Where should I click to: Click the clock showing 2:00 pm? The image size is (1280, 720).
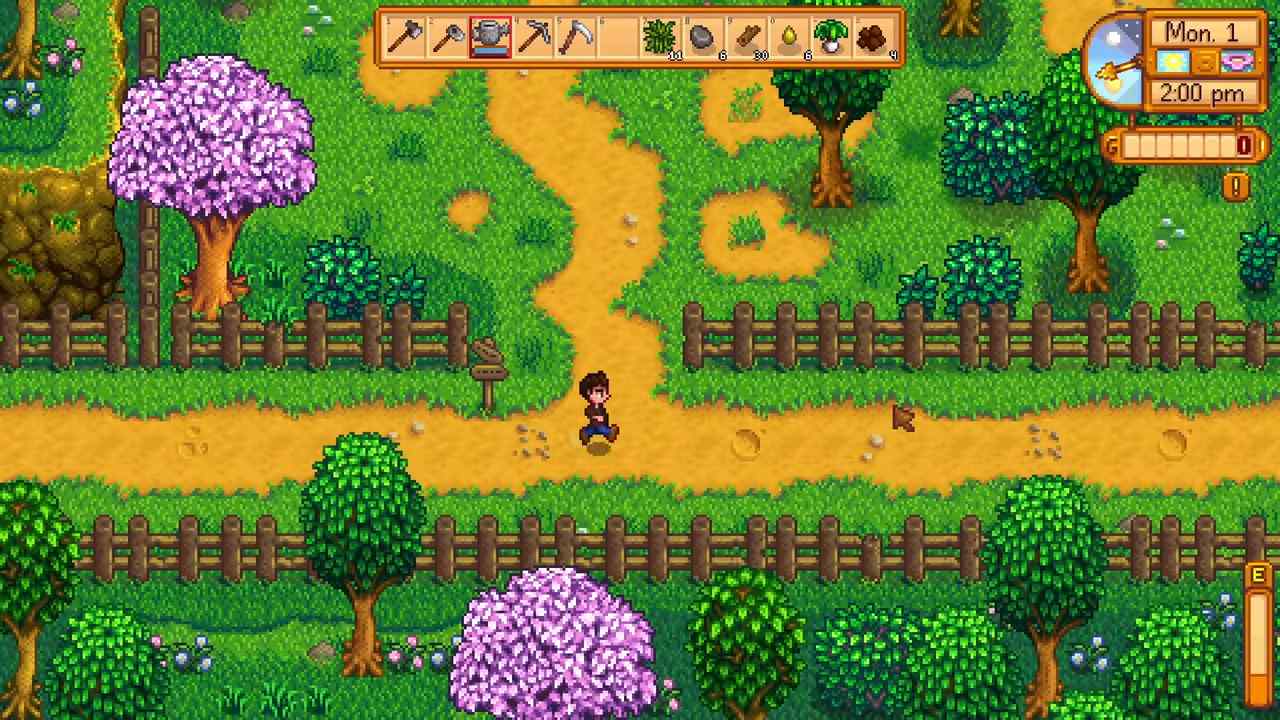pos(1202,93)
